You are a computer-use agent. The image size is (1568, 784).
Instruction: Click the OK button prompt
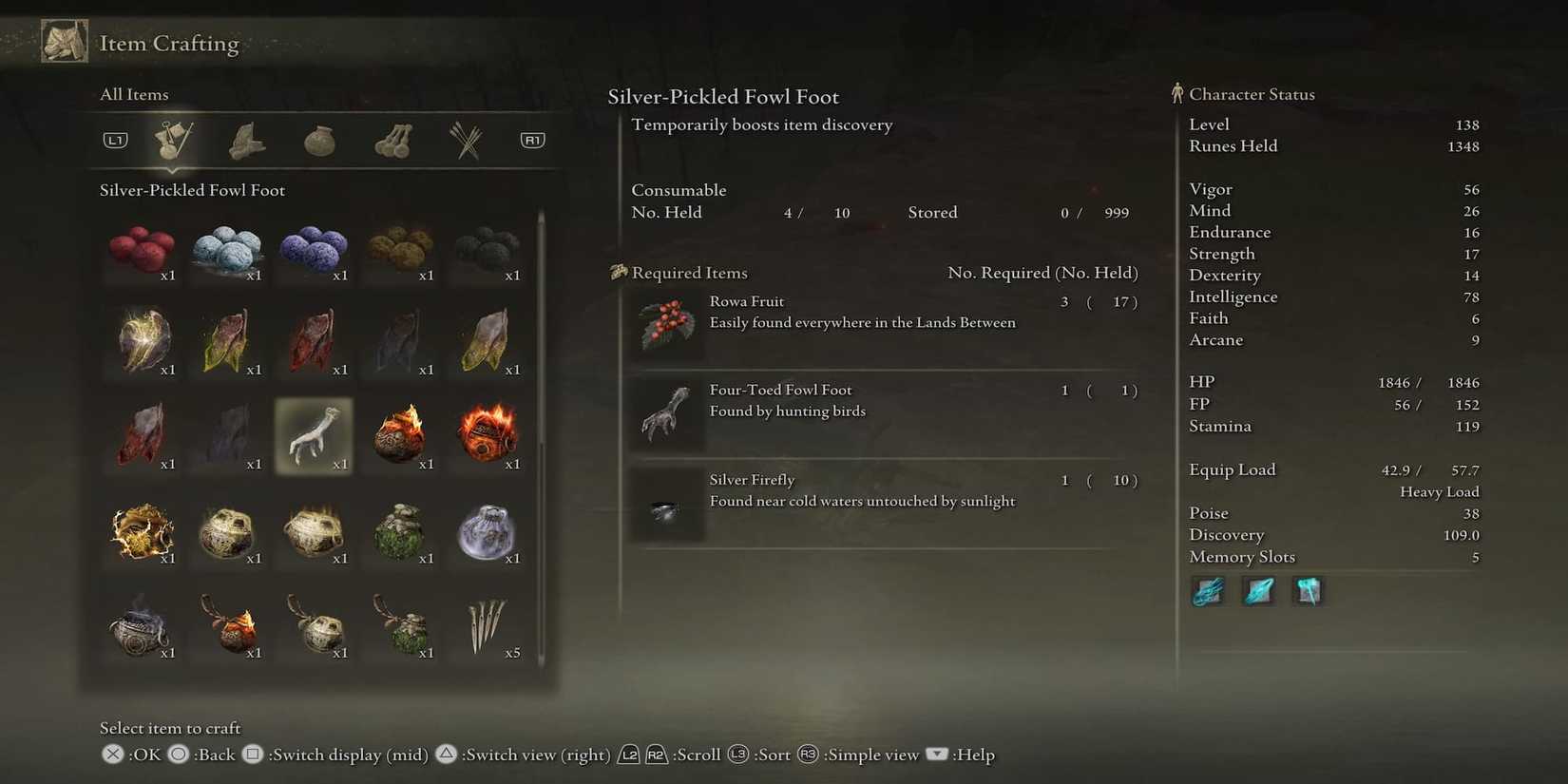111,754
